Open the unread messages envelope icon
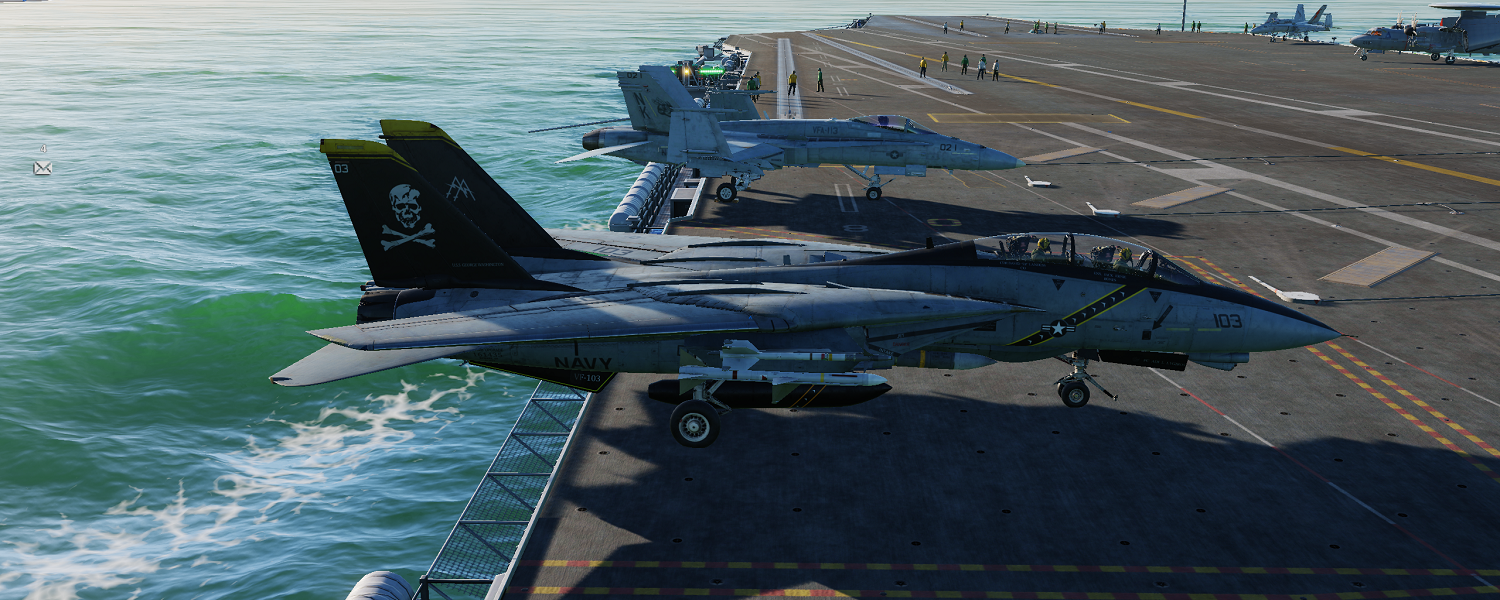The height and width of the screenshot is (600, 1500). pyautogui.click(x=42, y=168)
